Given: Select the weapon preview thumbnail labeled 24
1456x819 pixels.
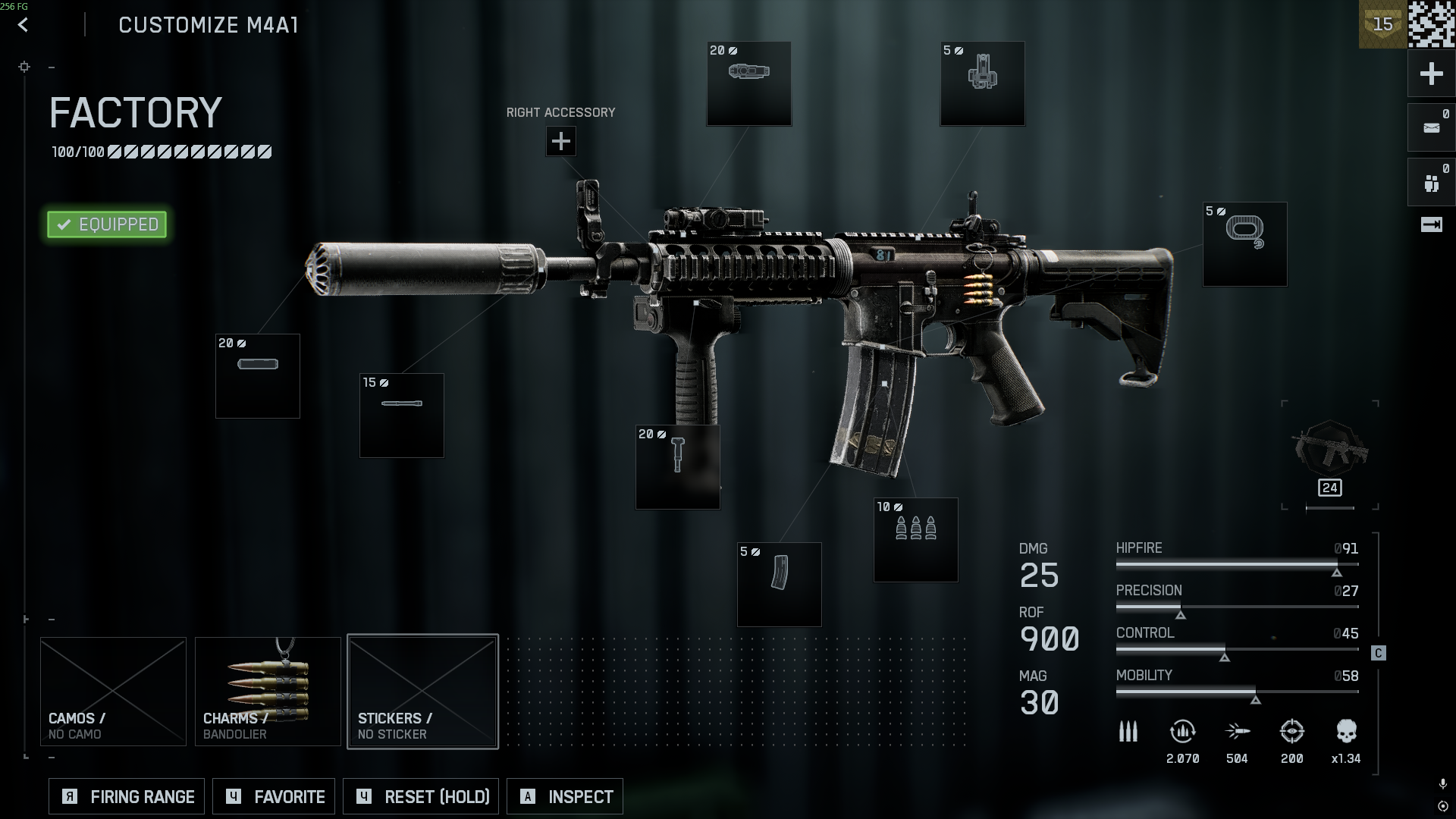Looking at the screenshot, I should 1330,455.
